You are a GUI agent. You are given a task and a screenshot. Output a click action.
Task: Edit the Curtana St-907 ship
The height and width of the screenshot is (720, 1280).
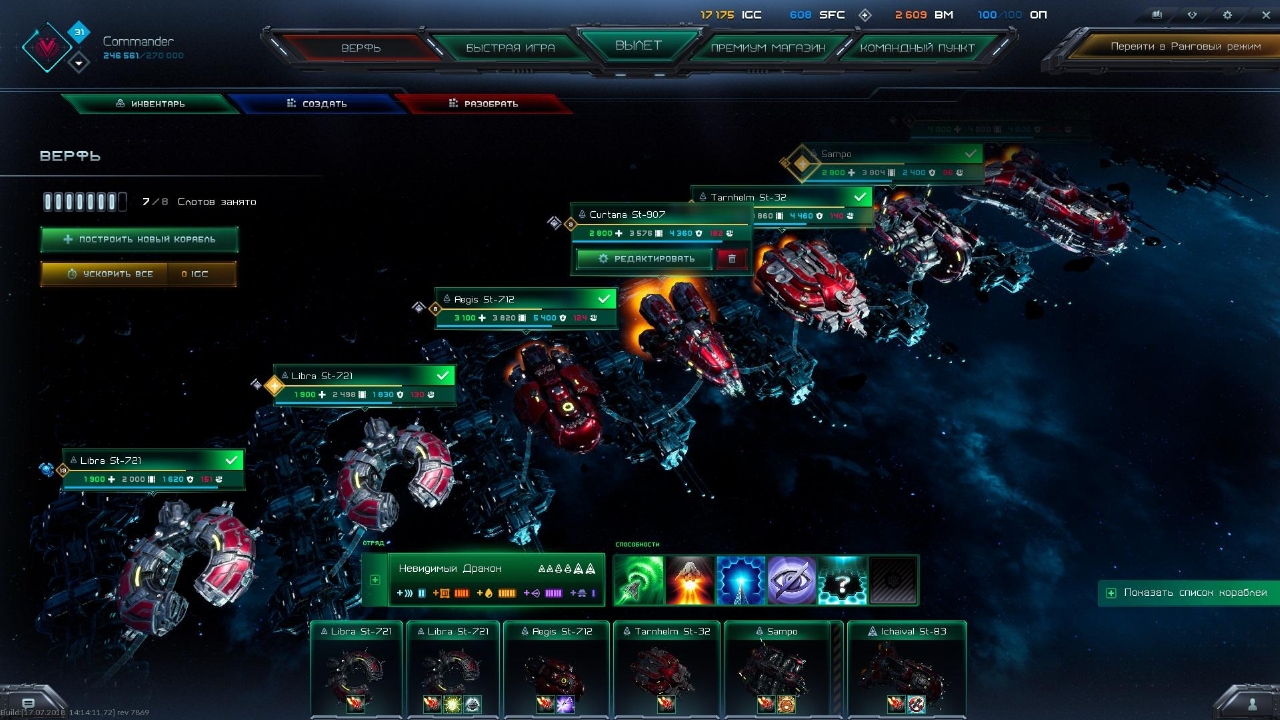click(645, 259)
